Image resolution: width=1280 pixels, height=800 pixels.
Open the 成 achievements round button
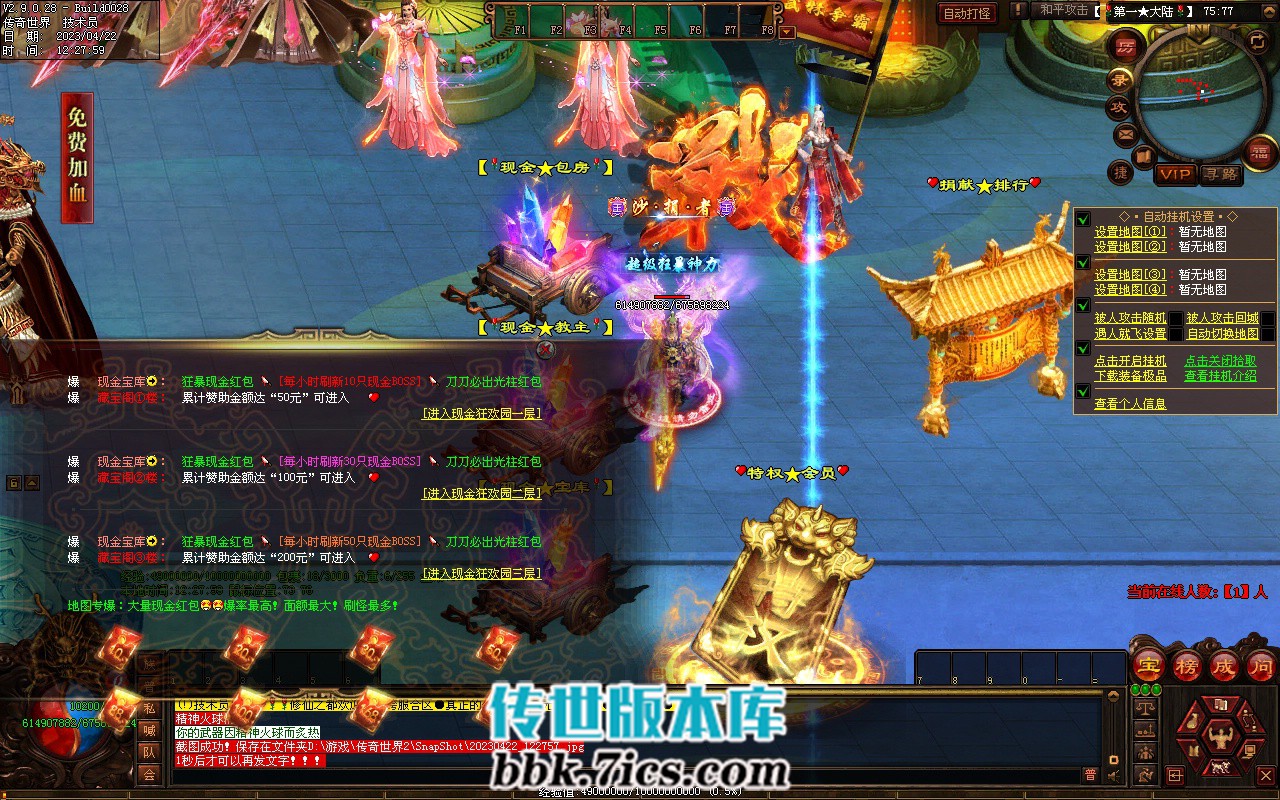(x=1224, y=665)
